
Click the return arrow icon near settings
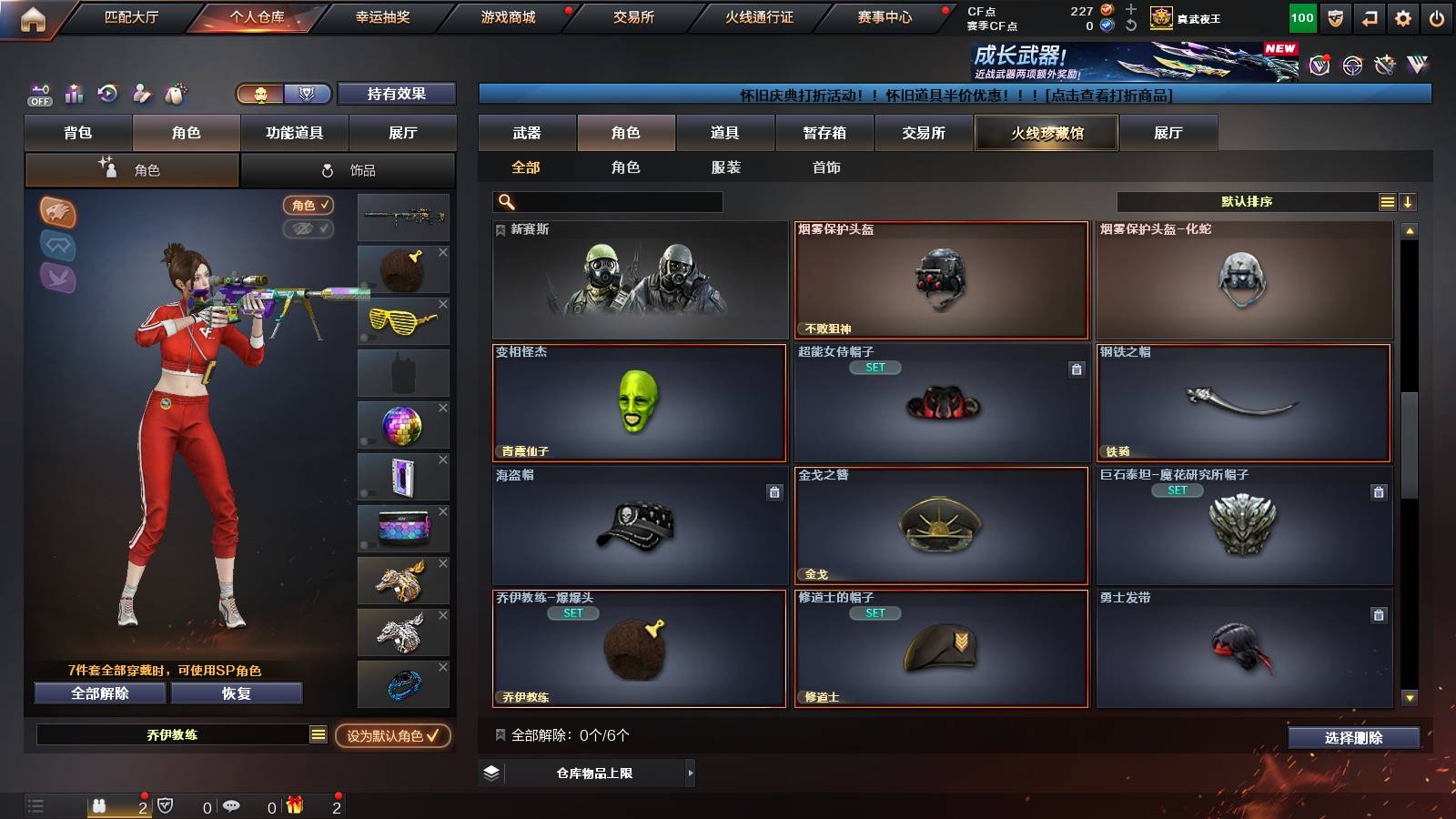1369,15
